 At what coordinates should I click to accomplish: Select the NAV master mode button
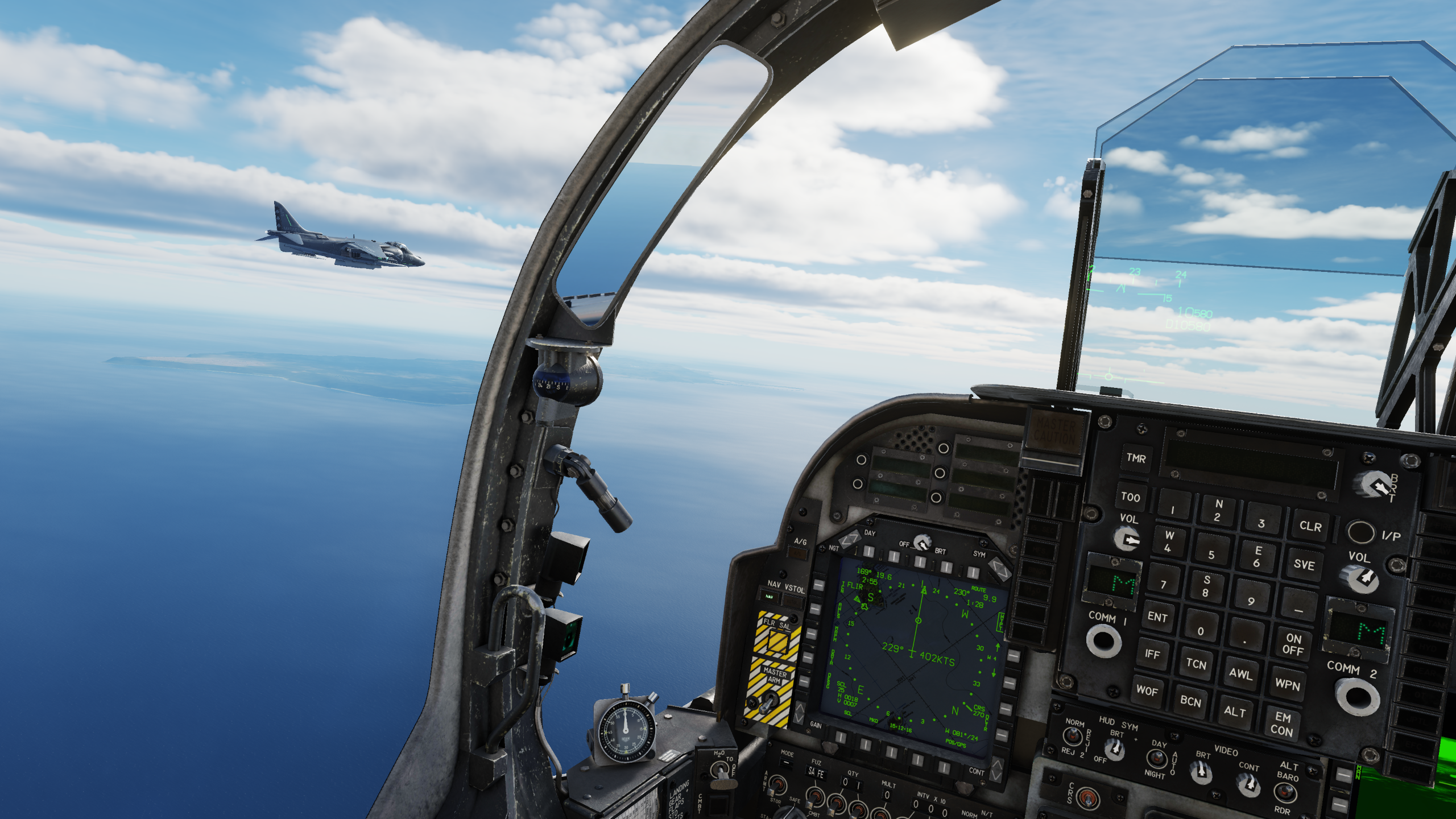click(770, 597)
